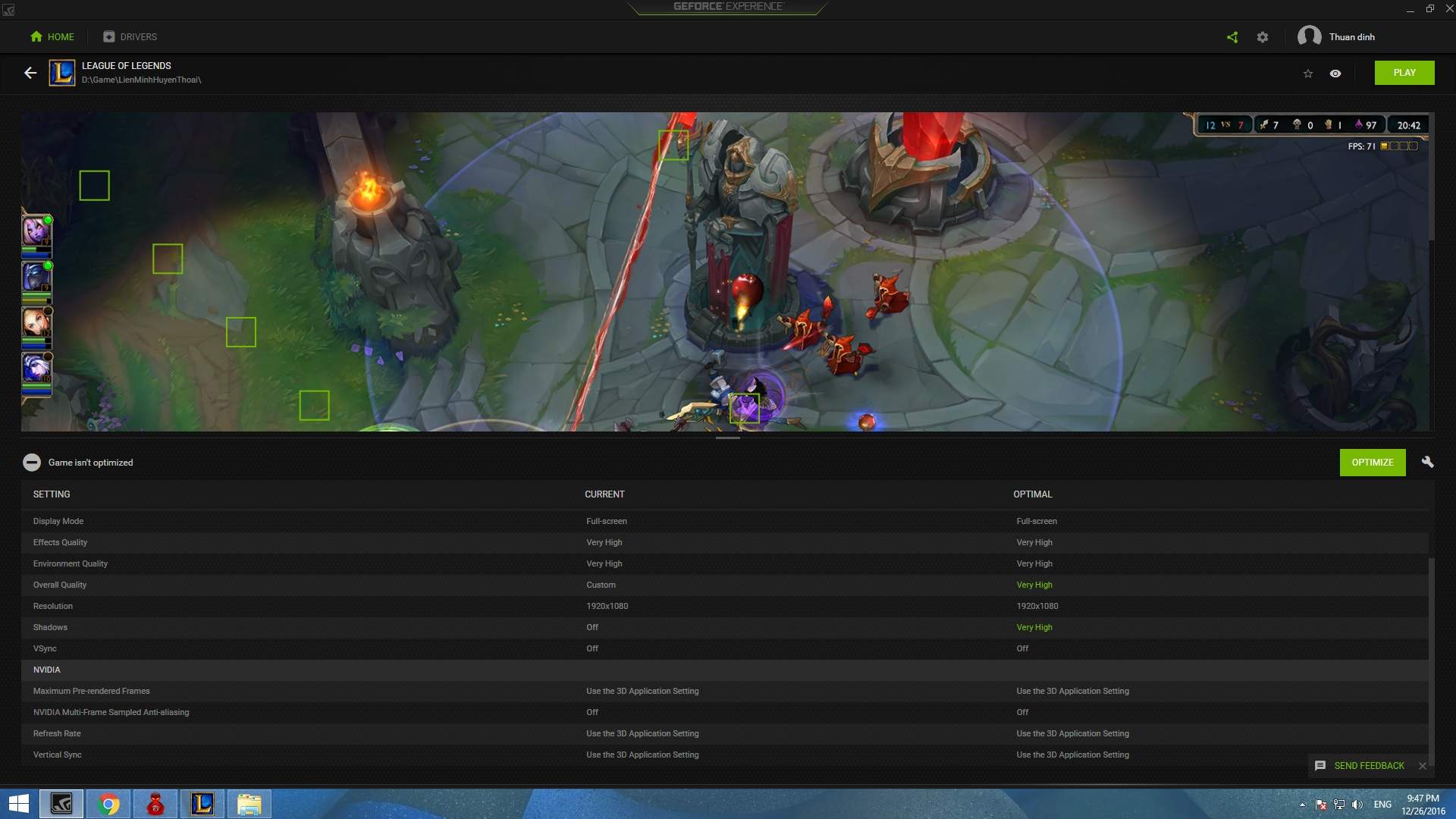Open the Thuan dinh account menu
The image size is (1456, 819).
tap(1336, 36)
